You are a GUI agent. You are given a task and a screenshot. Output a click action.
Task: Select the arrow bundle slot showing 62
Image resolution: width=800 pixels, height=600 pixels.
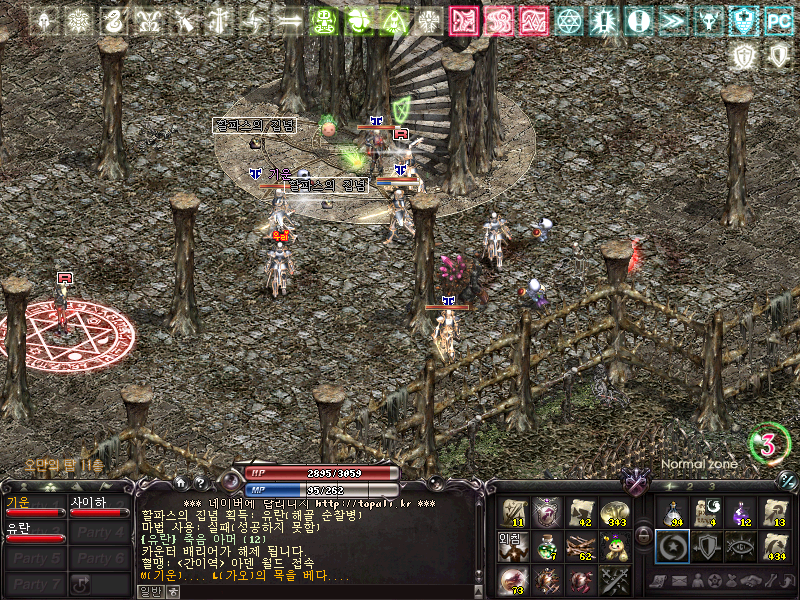click(x=582, y=546)
